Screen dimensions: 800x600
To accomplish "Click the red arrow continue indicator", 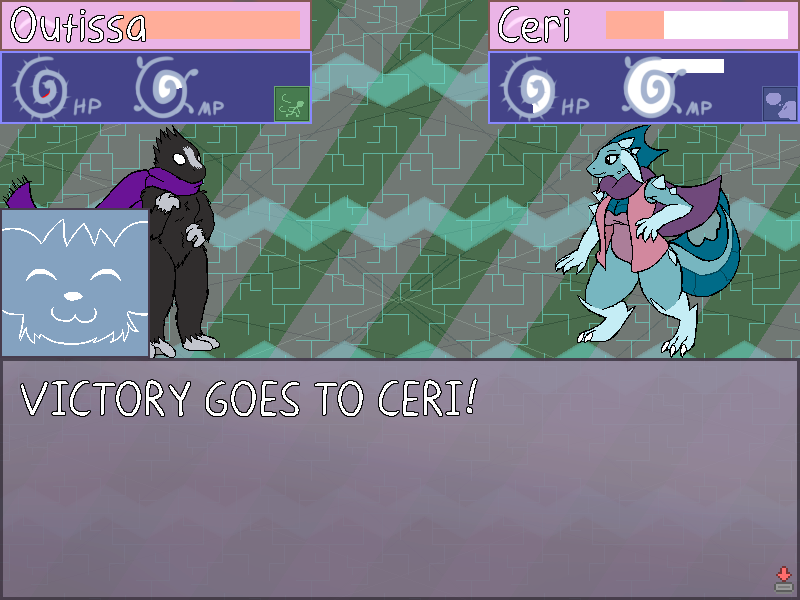I will (784, 578).
